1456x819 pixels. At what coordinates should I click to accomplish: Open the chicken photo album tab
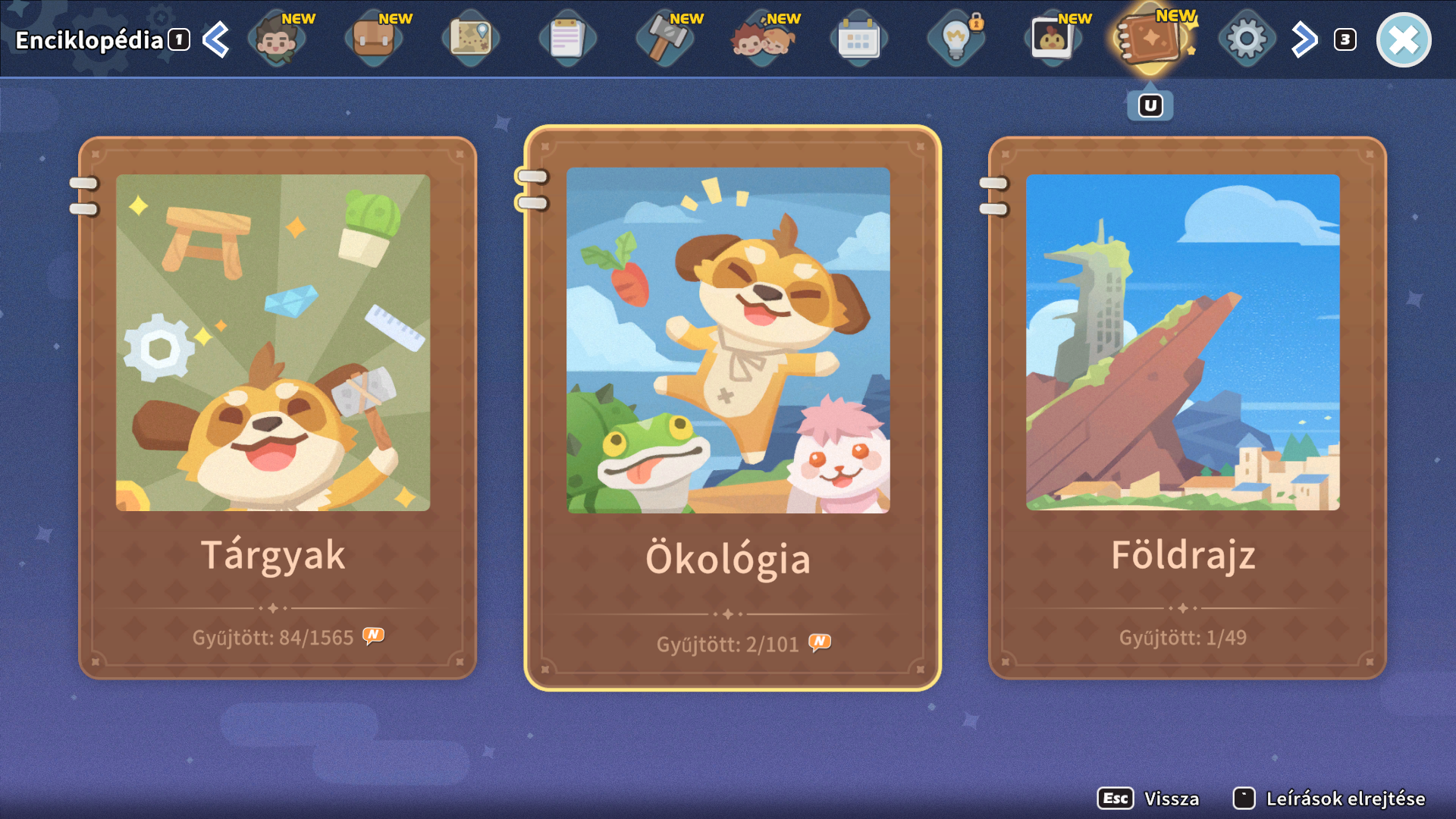1053,39
